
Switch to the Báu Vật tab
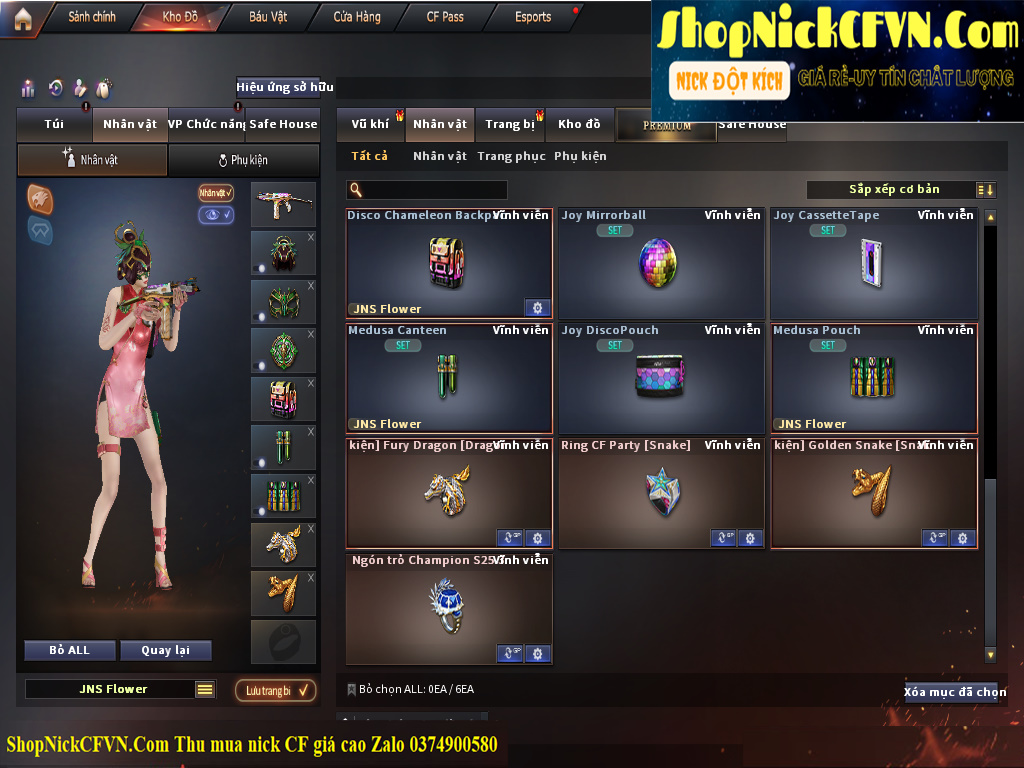click(x=268, y=17)
